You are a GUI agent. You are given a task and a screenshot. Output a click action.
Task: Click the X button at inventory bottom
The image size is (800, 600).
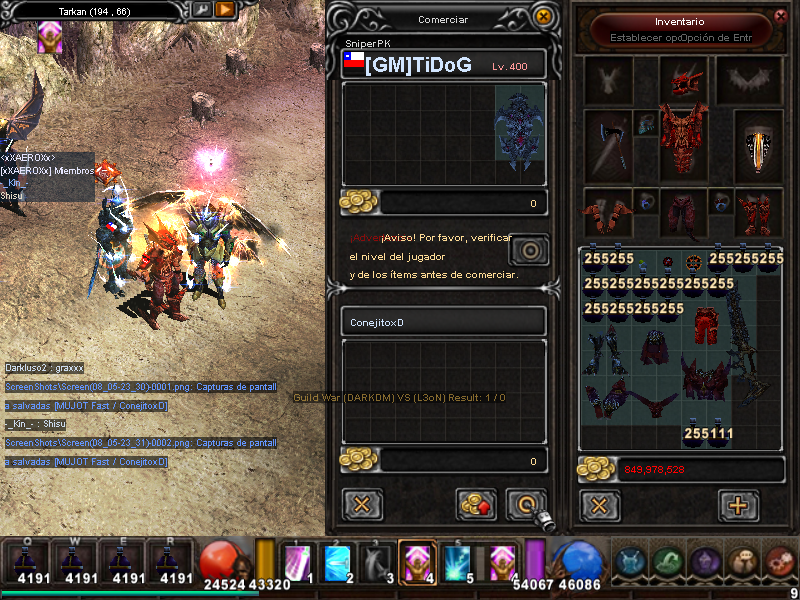599,505
